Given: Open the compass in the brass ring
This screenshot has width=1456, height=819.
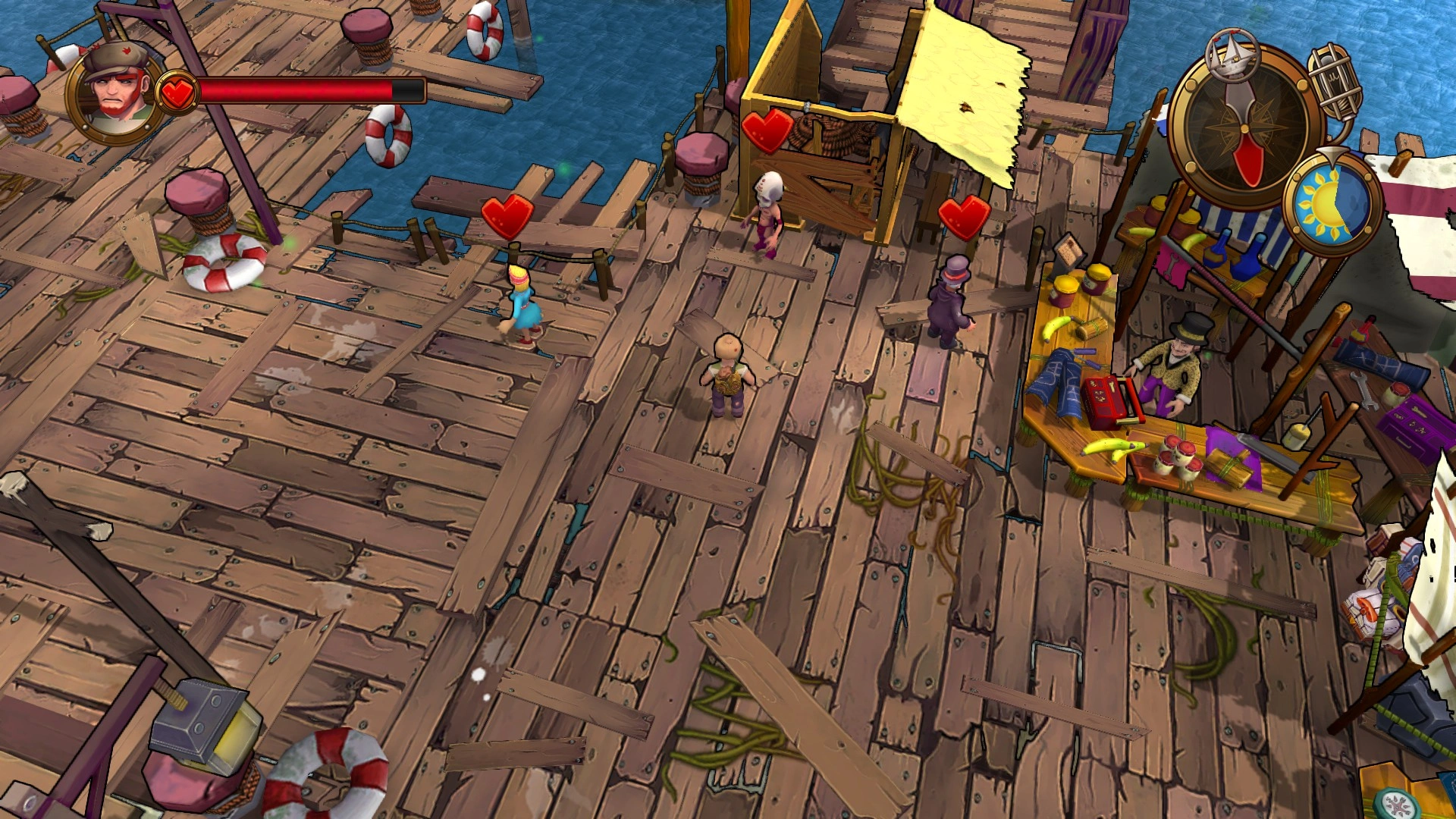Looking at the screenshot, I should tap(1243, 128).
